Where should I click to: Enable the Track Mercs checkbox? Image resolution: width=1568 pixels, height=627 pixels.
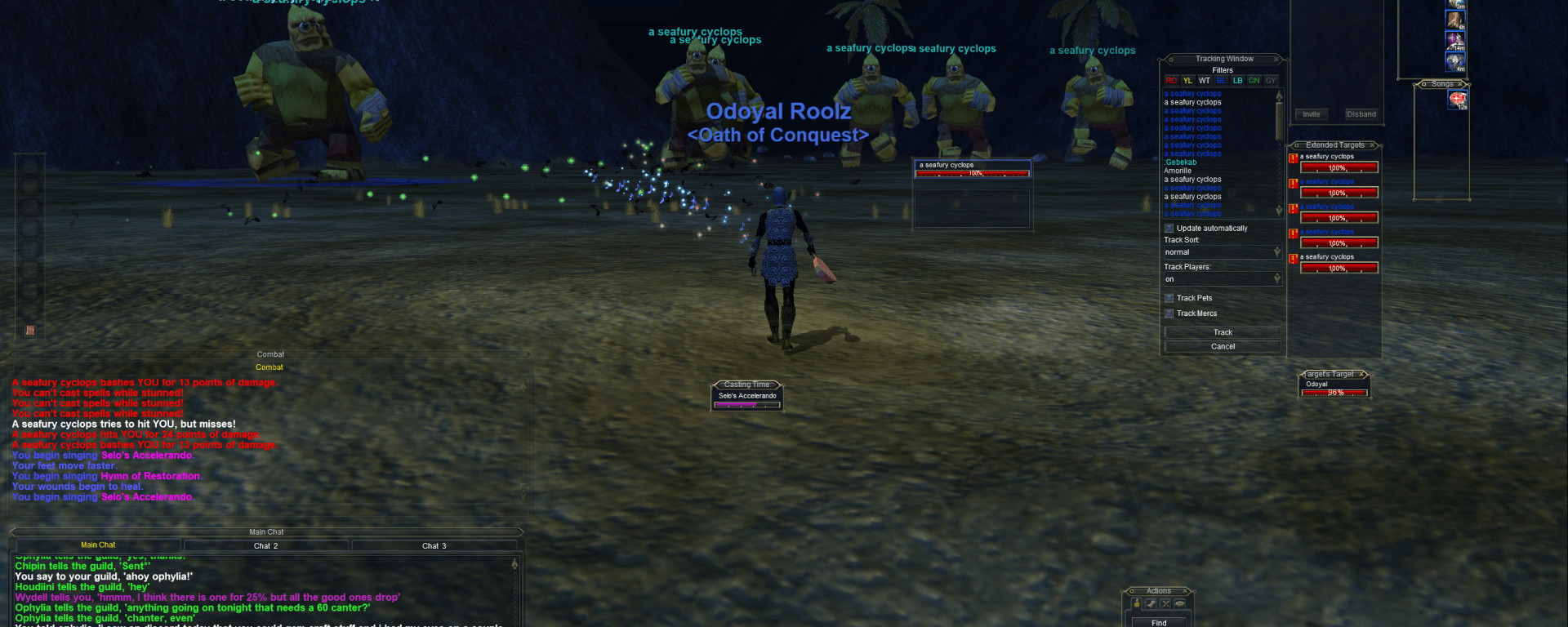(x=1169, y=313)
